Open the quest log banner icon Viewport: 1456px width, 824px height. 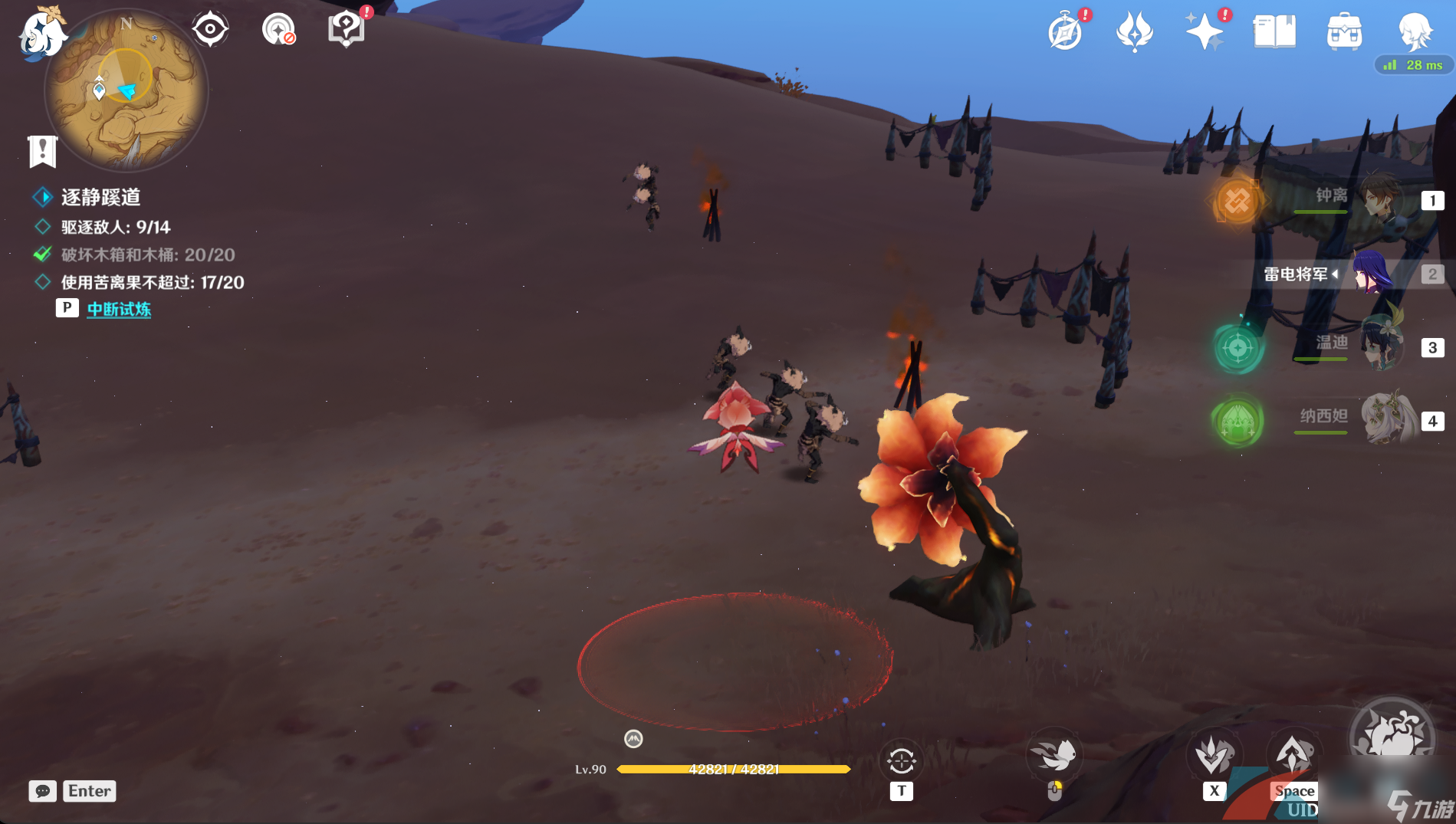(43, 151)
